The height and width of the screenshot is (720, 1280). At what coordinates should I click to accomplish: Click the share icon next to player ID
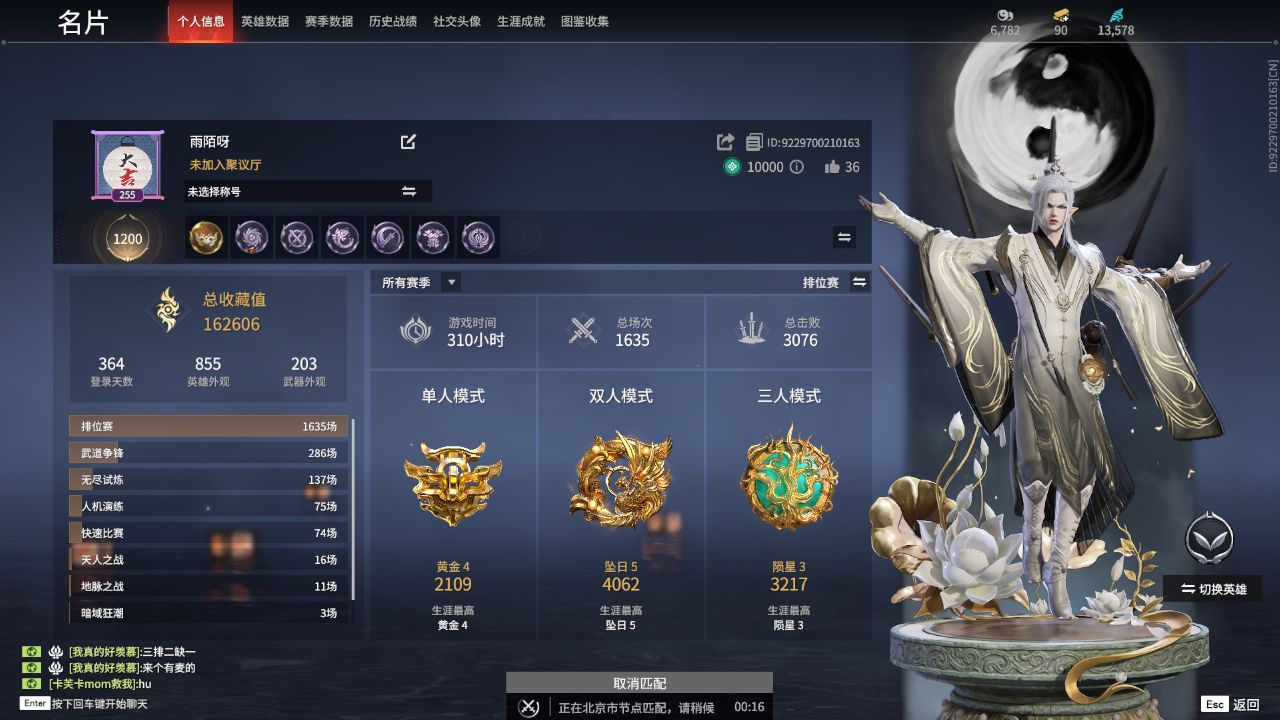728,142
